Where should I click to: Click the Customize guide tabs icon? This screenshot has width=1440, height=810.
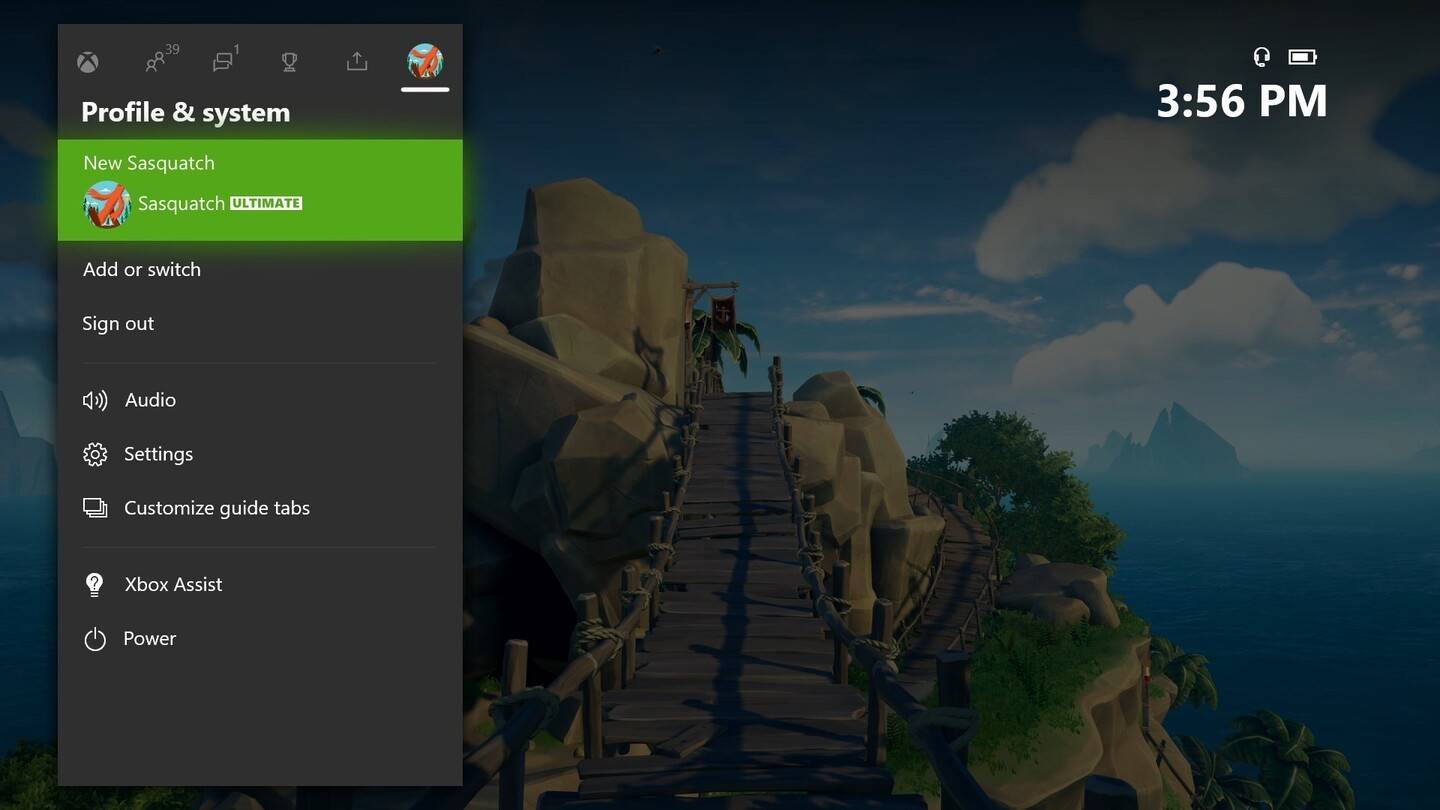pos(95,507)
